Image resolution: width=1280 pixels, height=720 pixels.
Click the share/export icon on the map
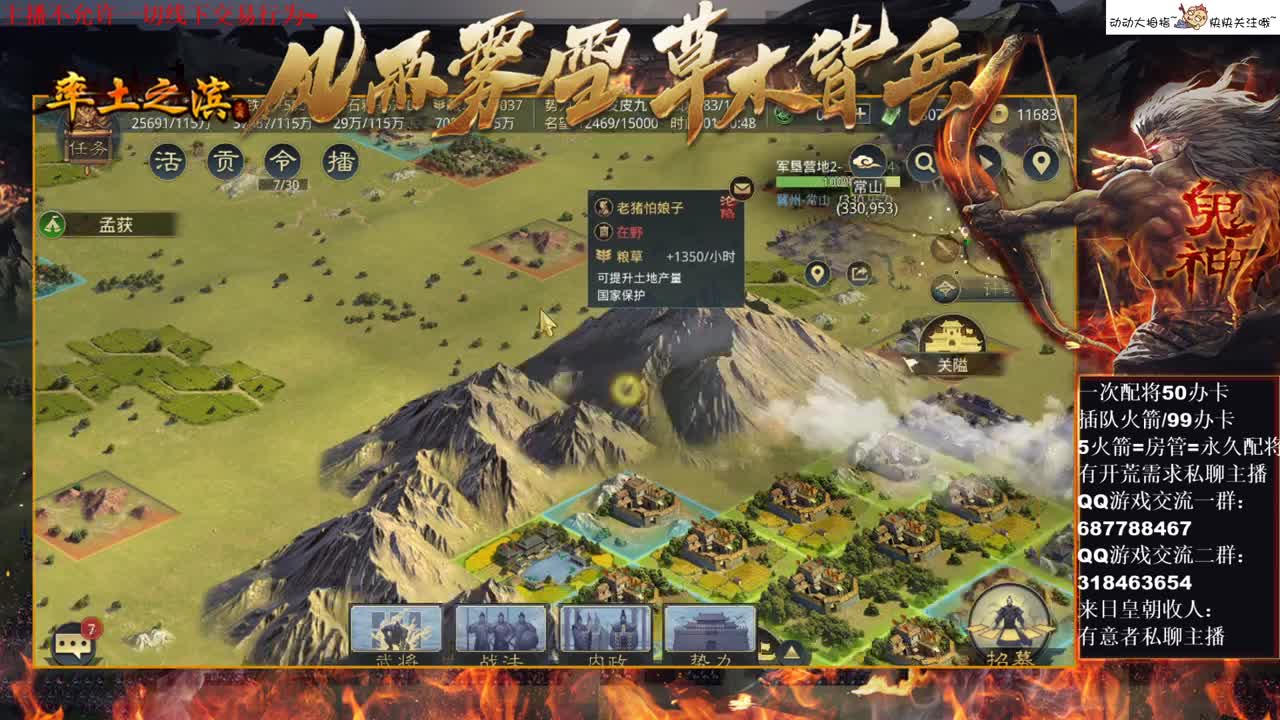[x=857, y=272]
